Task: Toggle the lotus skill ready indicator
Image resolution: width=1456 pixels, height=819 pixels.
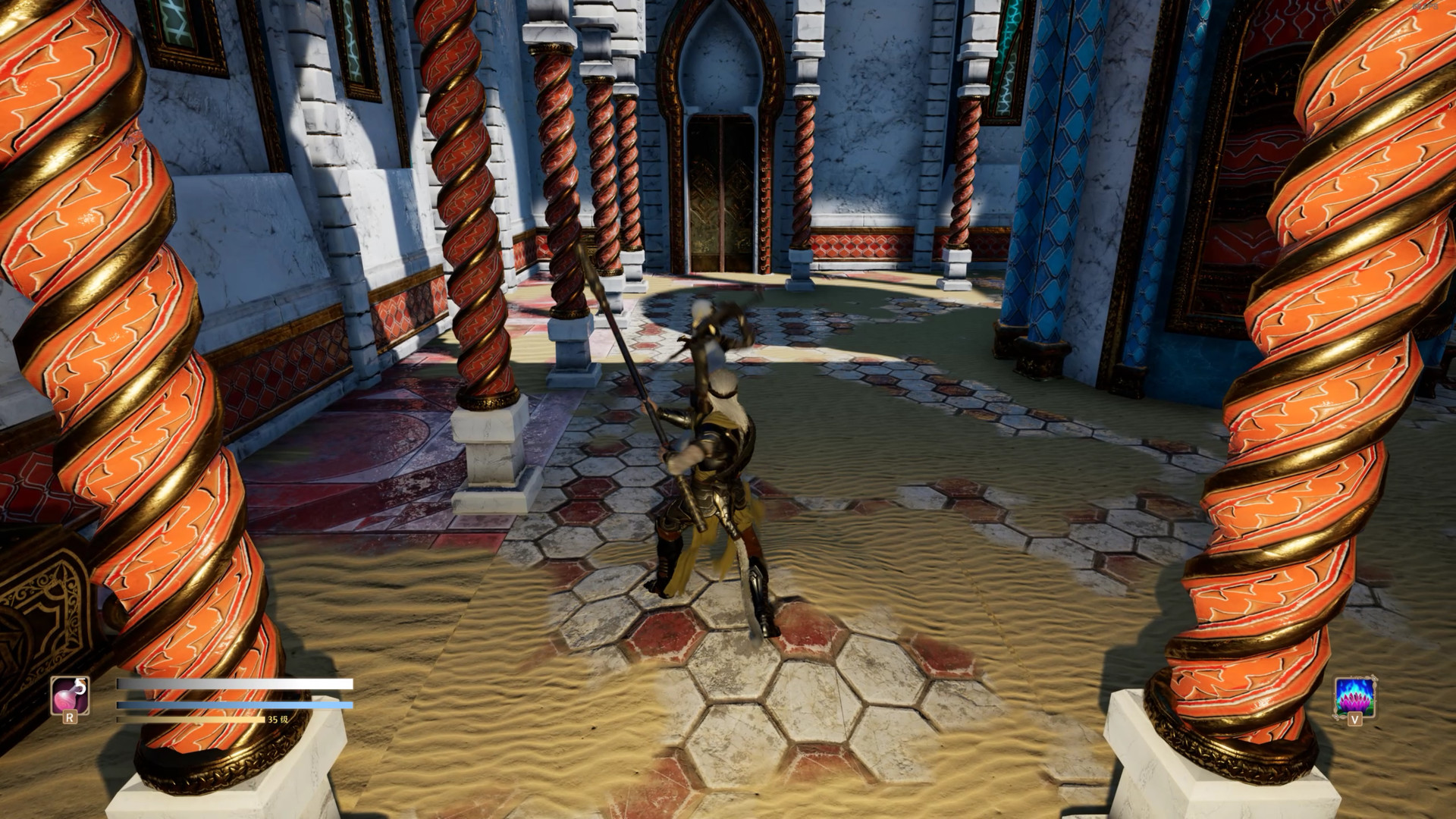Action: [1356, 697]
